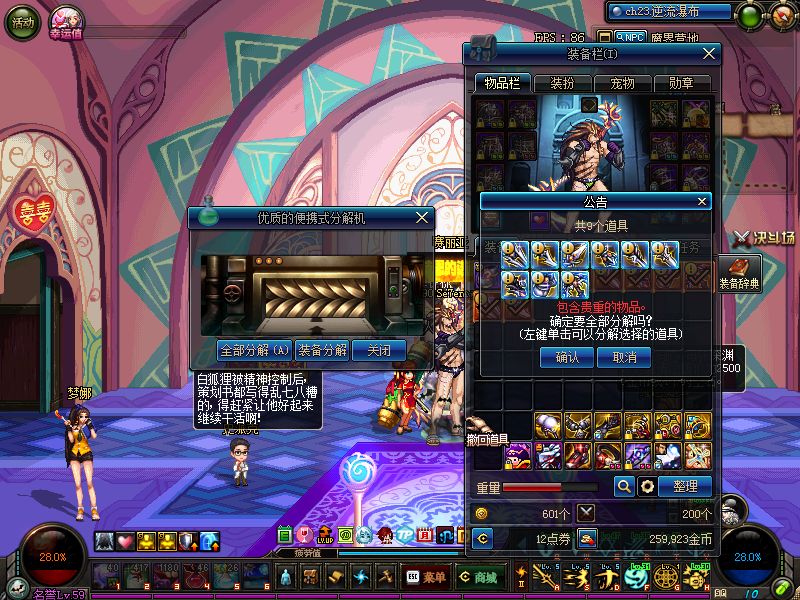Open the inventory magnifier search
Viewport: 800px width, 600px height.
tap(624, 486)
